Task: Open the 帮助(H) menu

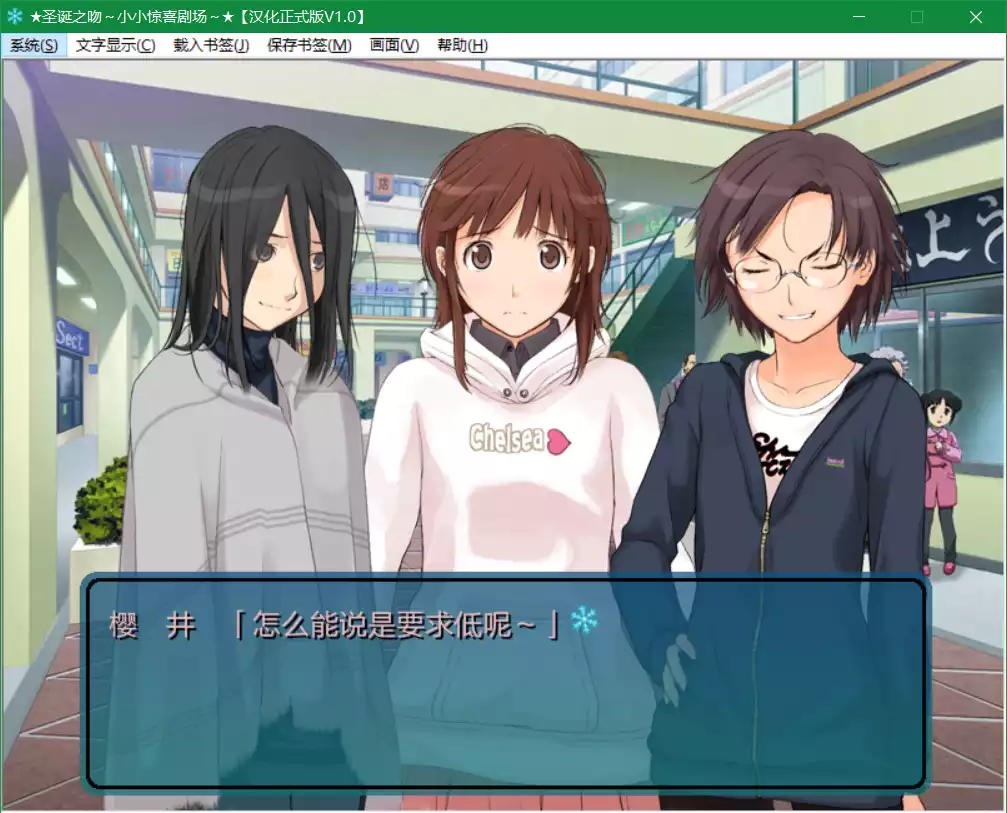Action: coord(462,45)
